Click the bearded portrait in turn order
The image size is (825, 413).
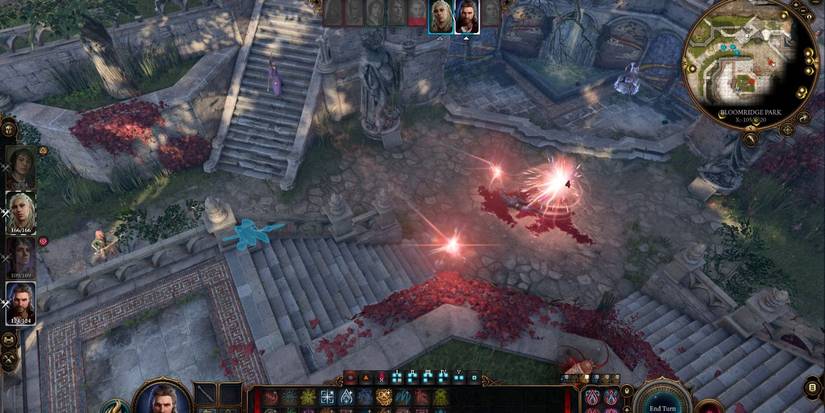coord(466,14)
